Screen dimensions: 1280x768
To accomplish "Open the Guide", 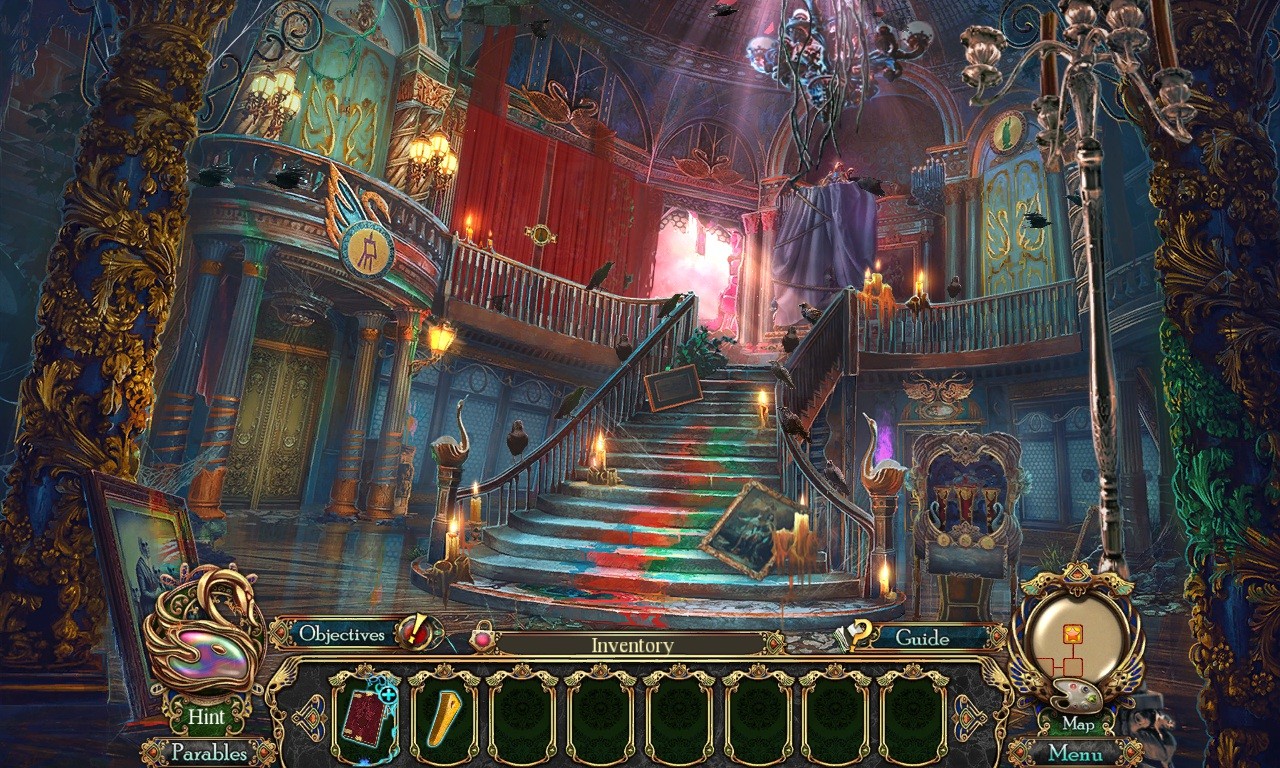I will coord(921,639).
